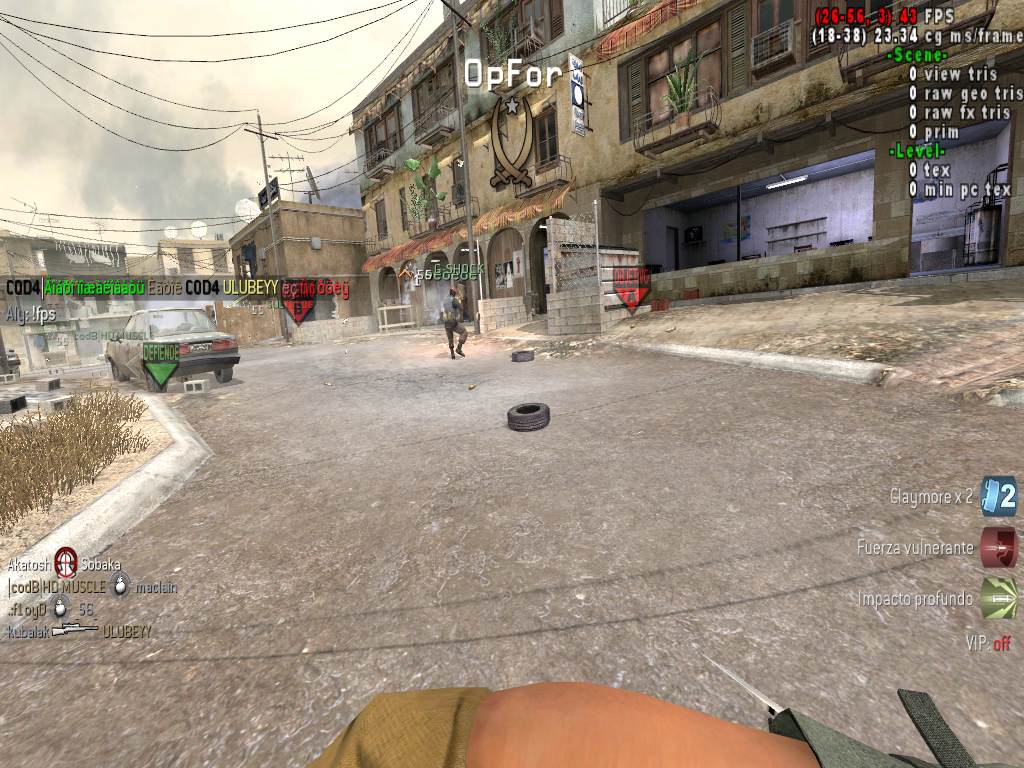This screenshot has width=1024, height=768.
Task: Select the red B objective marker
Action: pos(298,301)
